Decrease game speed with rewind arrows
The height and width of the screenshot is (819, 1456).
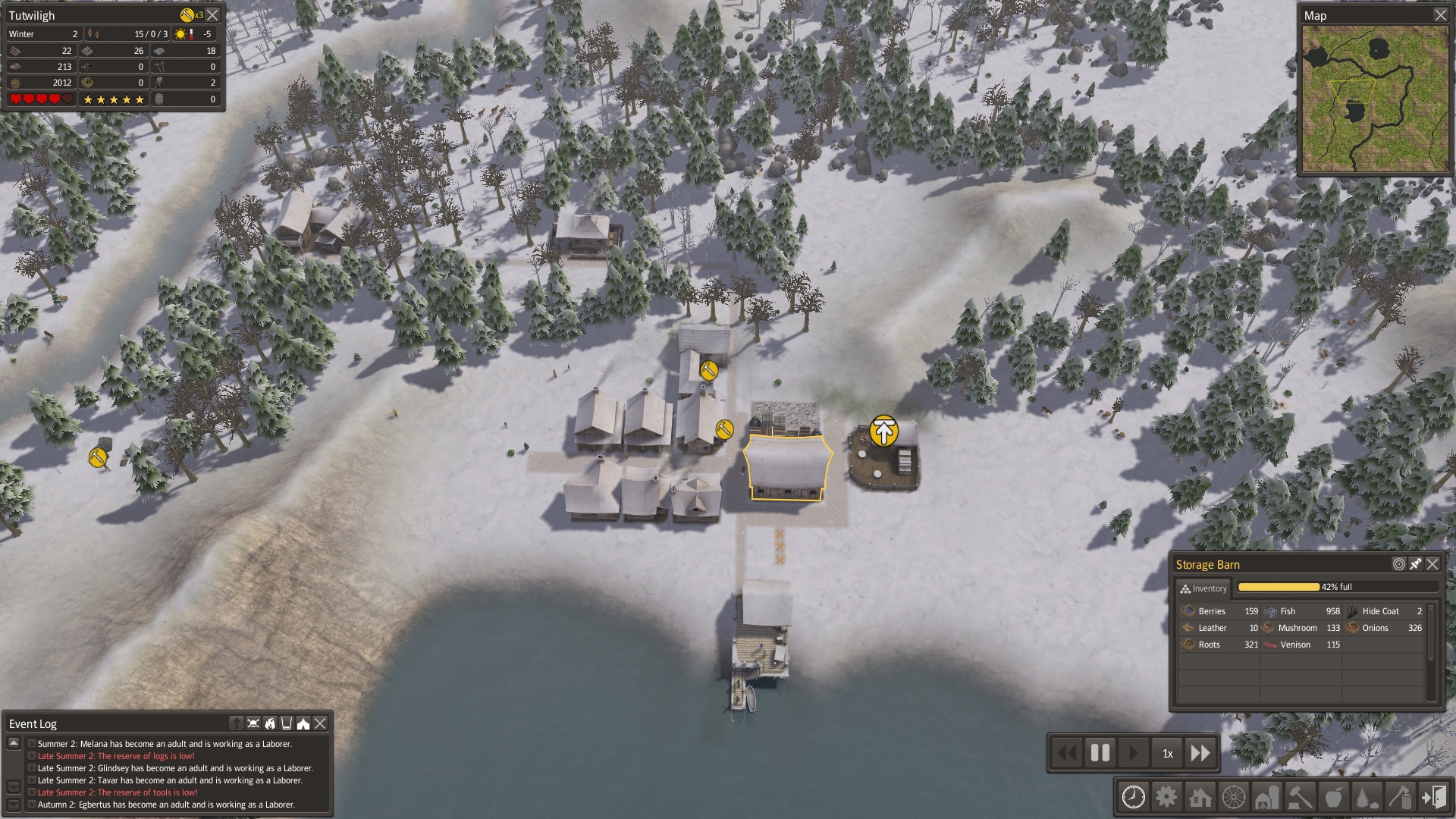tap(1066, 753)
